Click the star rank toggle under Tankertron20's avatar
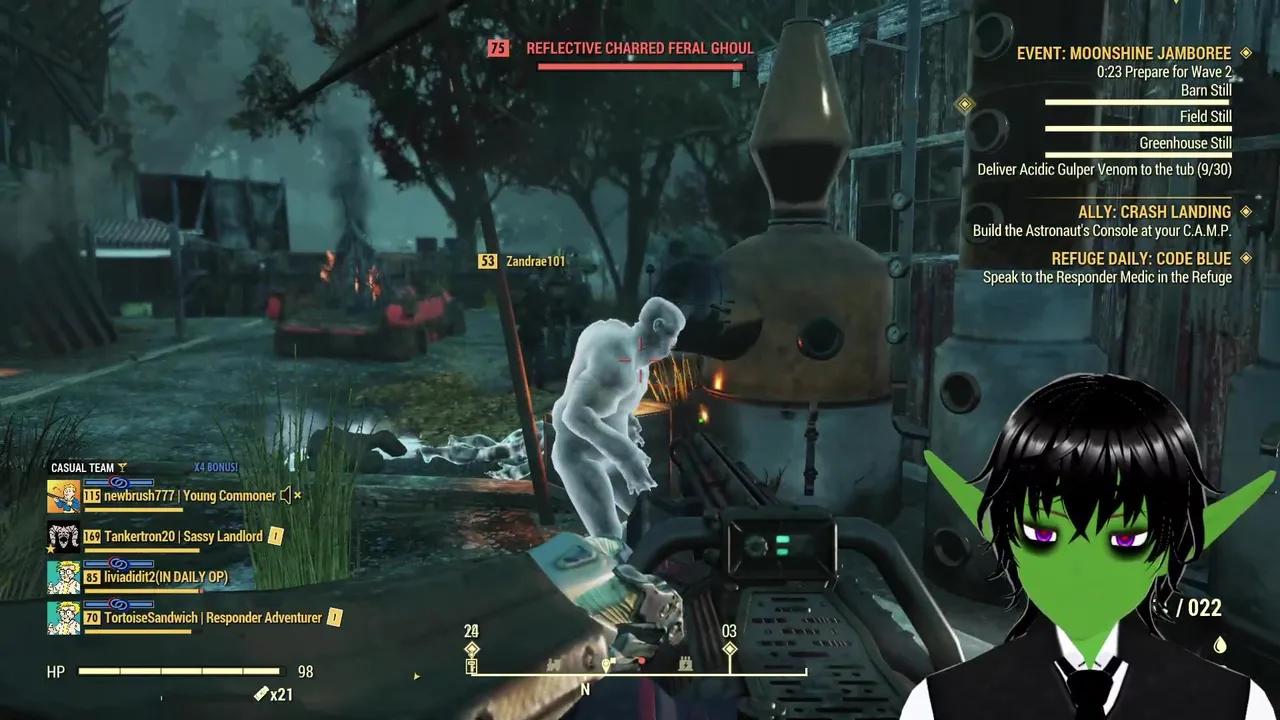The height and width of the screenshot is (720, 1280). 50,548
